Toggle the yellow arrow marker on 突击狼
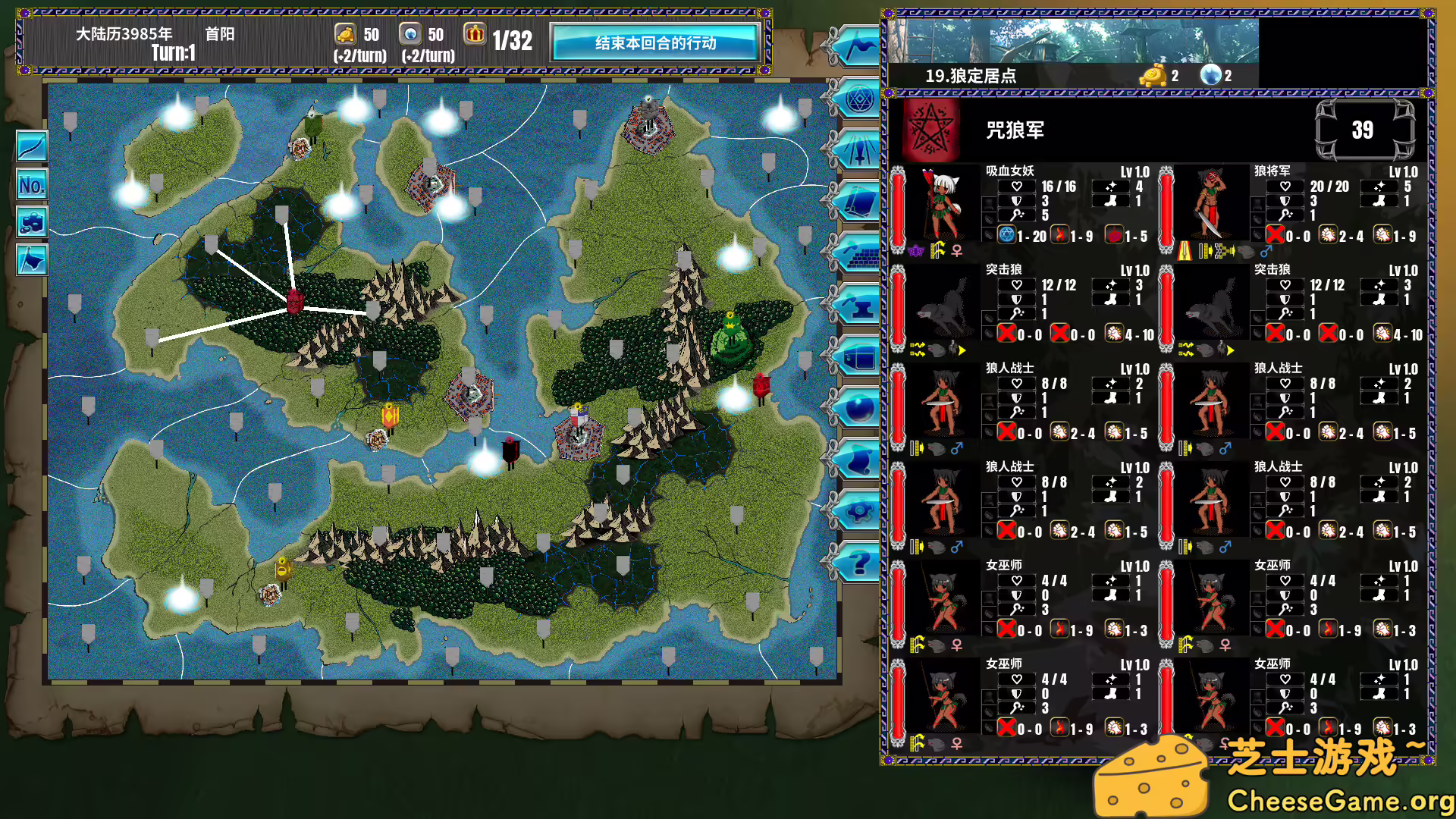 [963, 350]
